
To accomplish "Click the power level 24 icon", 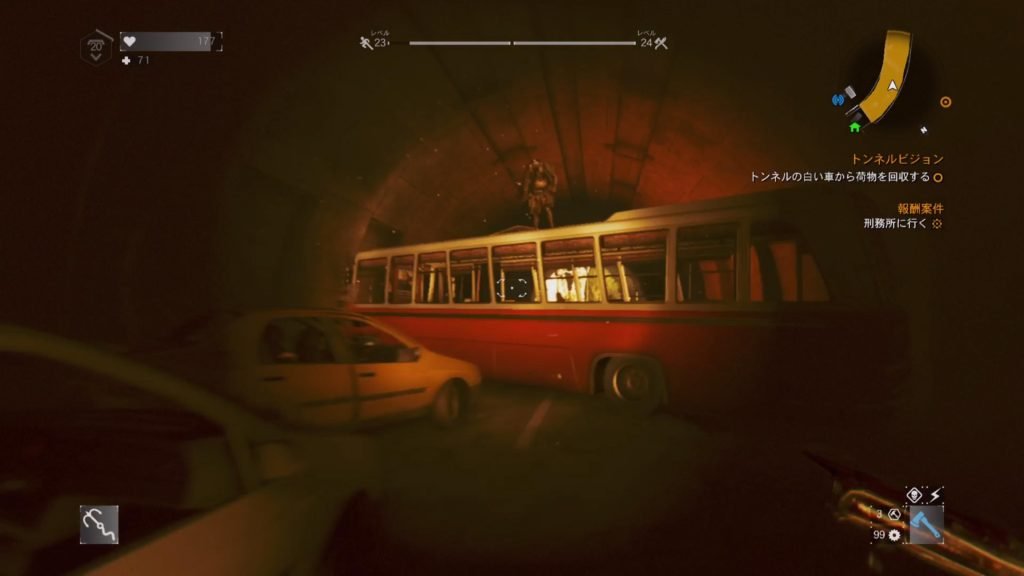I will [660, 43].
